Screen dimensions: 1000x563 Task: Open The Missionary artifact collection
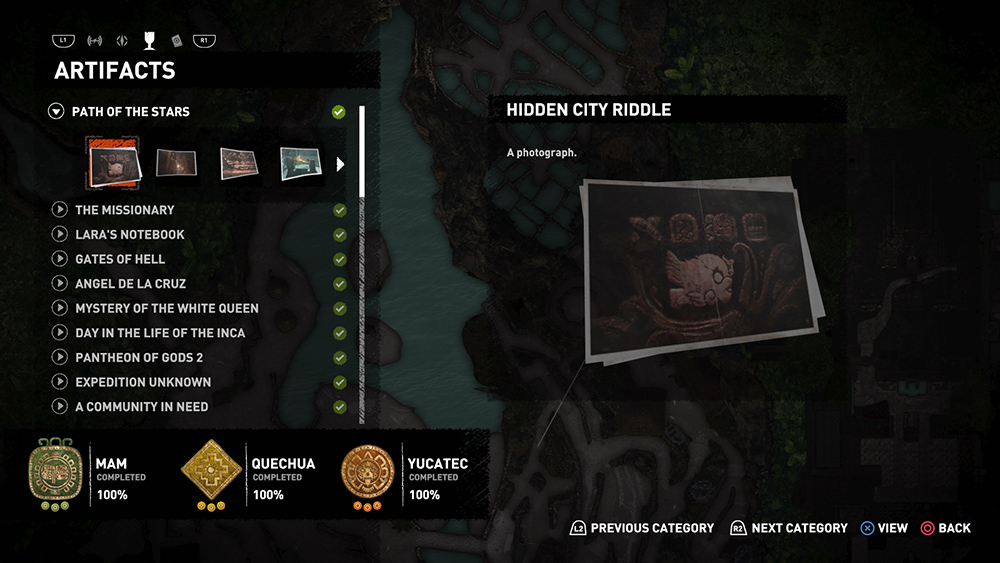click(x=124, y=210)
